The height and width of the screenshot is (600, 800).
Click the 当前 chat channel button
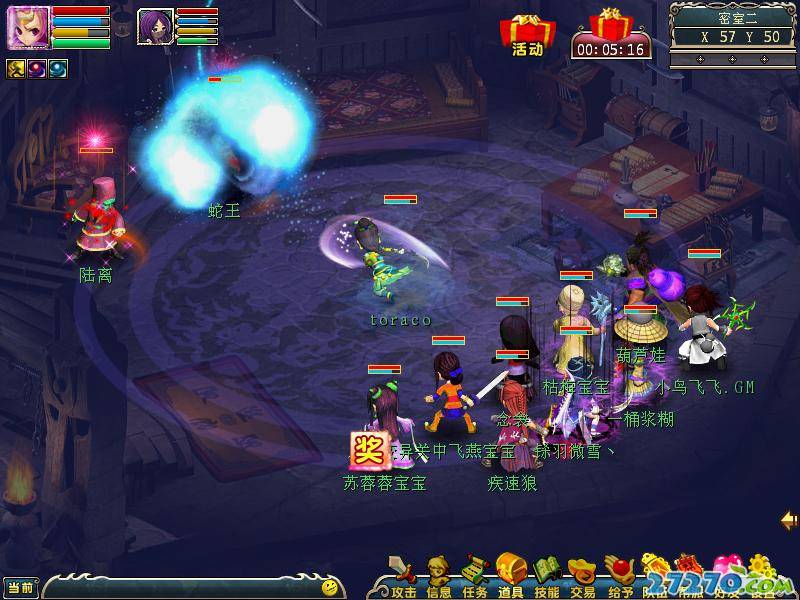(19, 587)
